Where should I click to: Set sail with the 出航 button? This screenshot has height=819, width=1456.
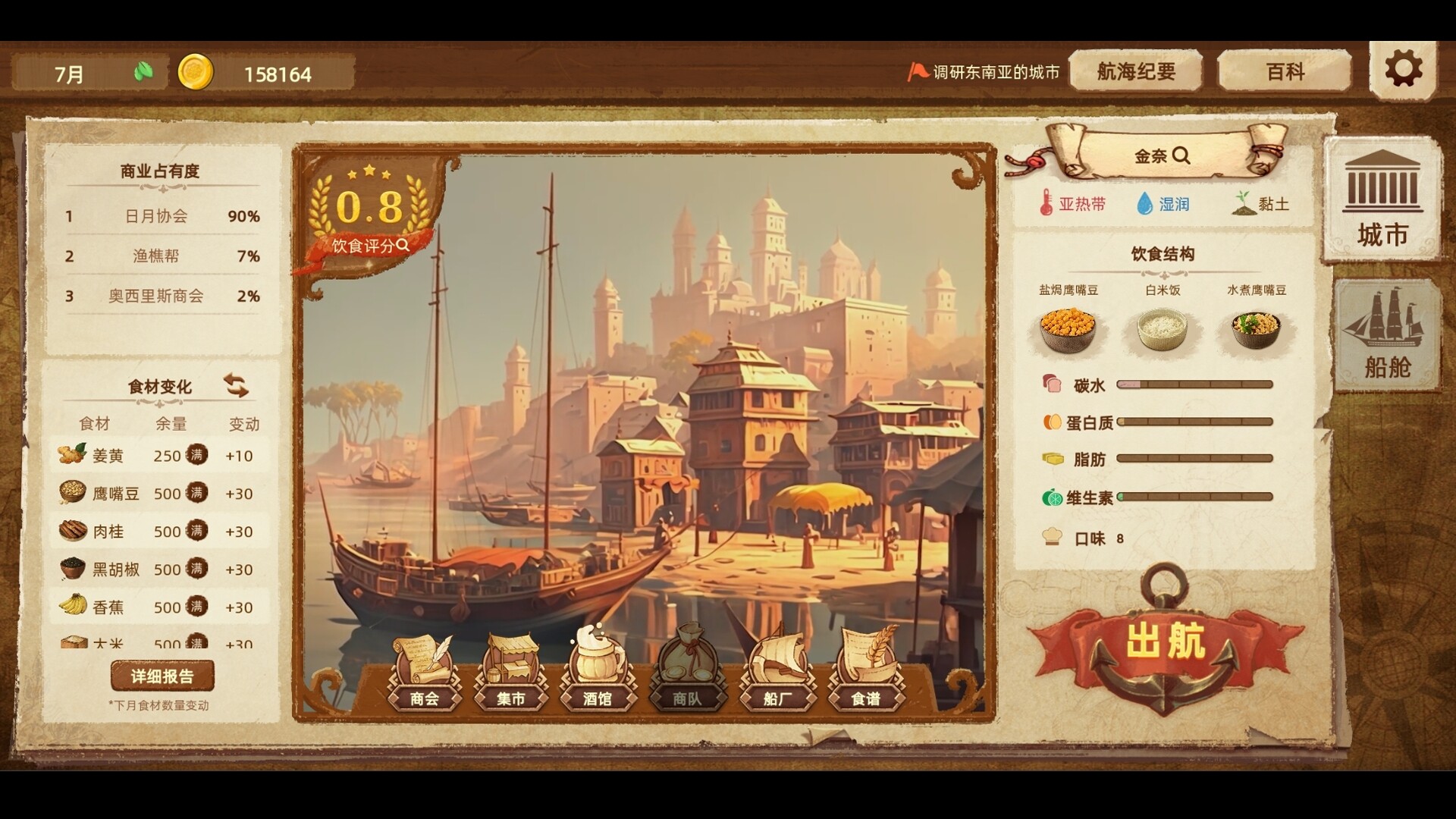1165,642
